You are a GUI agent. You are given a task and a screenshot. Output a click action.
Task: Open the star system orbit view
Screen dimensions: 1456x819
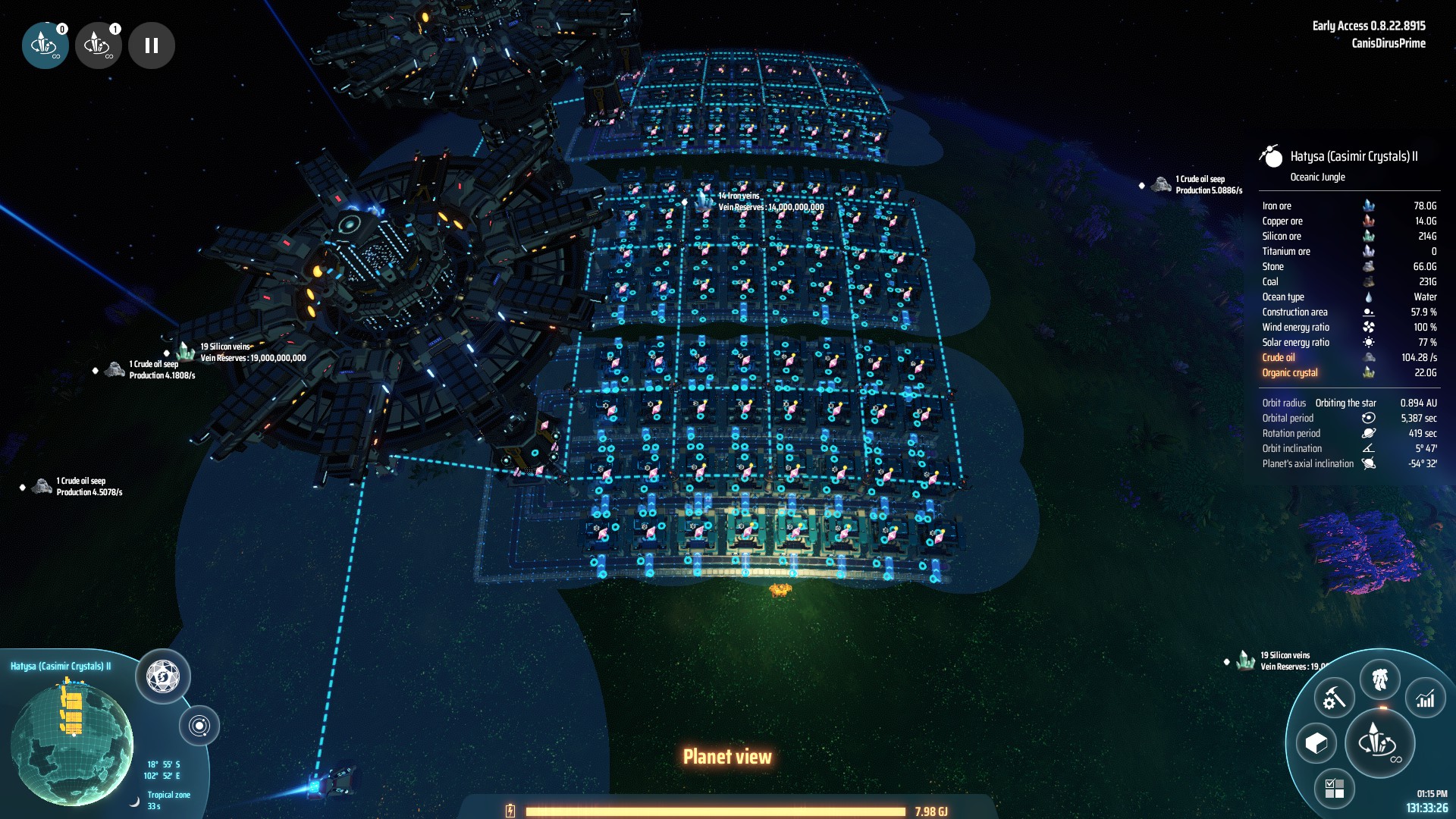[199, 726]
